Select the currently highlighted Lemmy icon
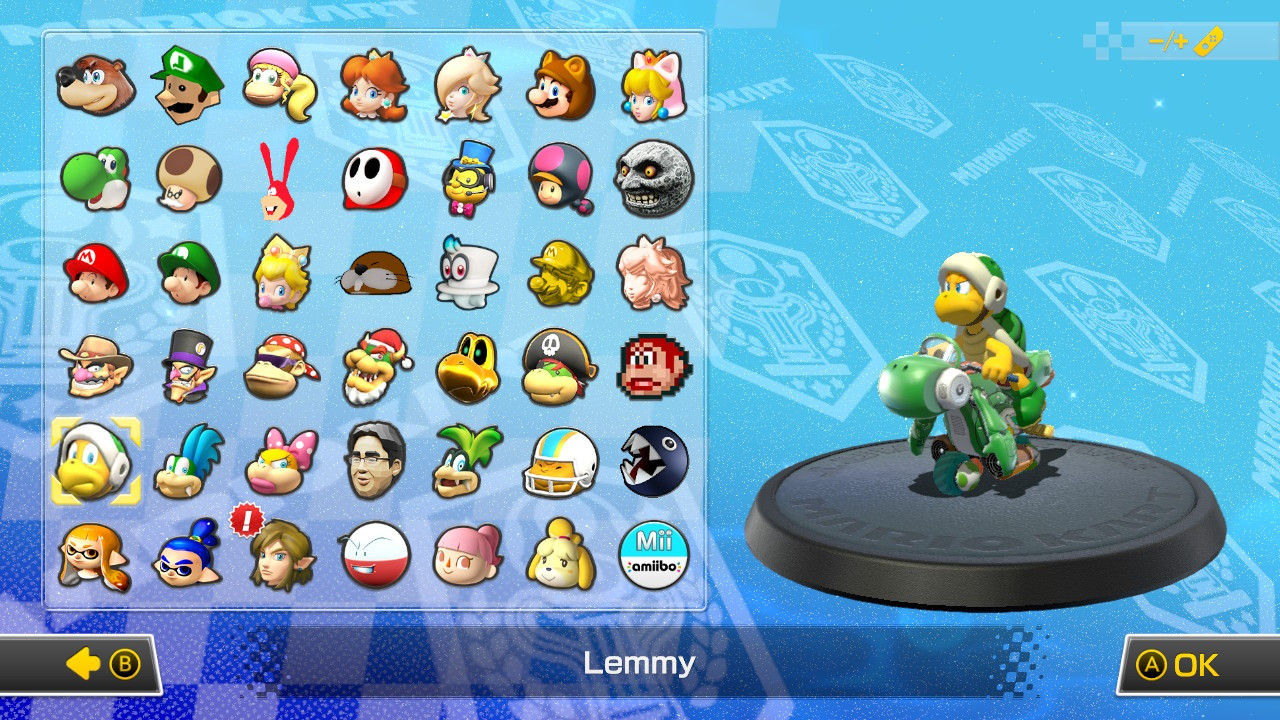Viewport: 1280px width, 720px height. click(95, 460)
